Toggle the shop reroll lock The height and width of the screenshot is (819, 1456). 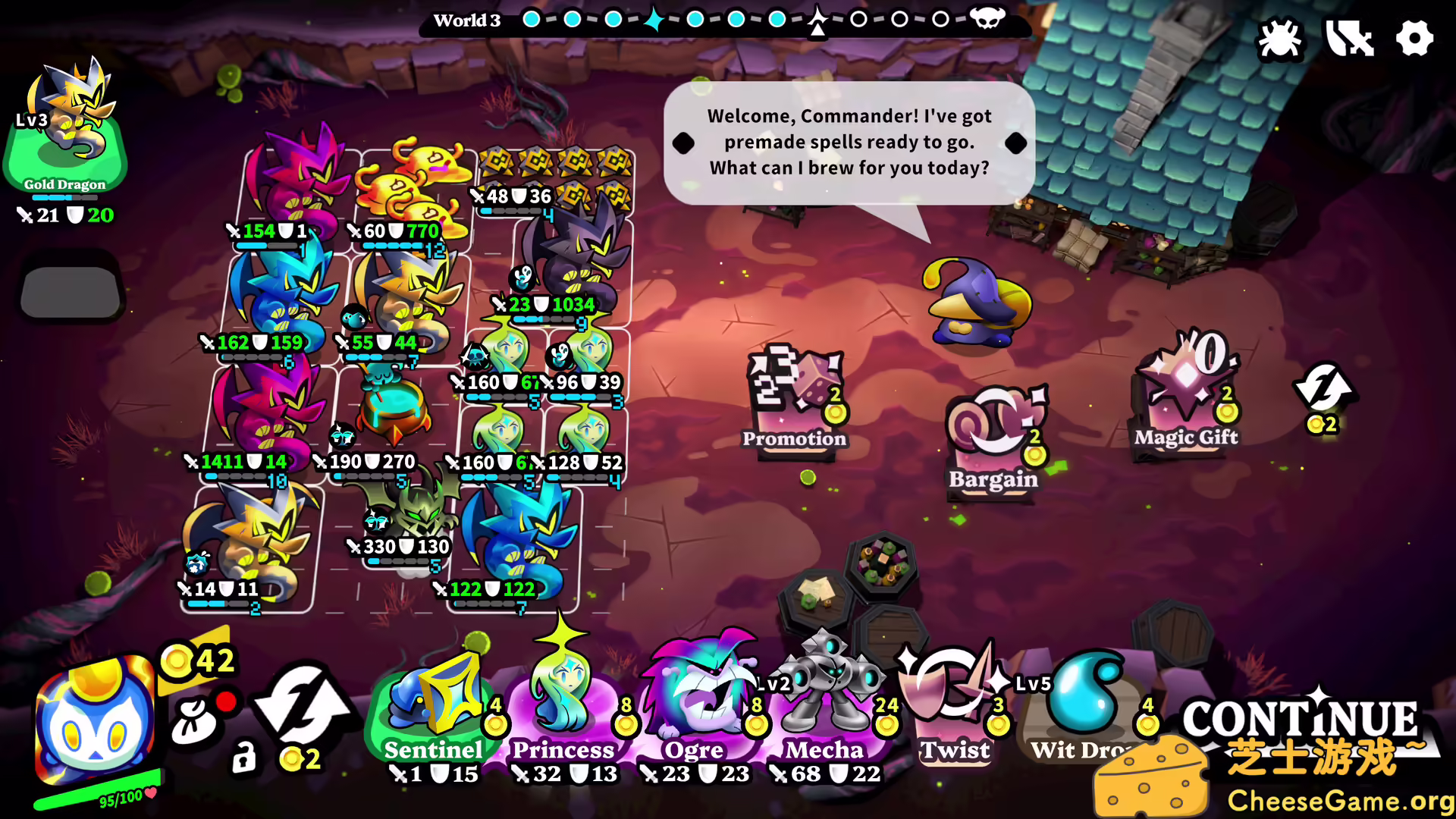244,758
